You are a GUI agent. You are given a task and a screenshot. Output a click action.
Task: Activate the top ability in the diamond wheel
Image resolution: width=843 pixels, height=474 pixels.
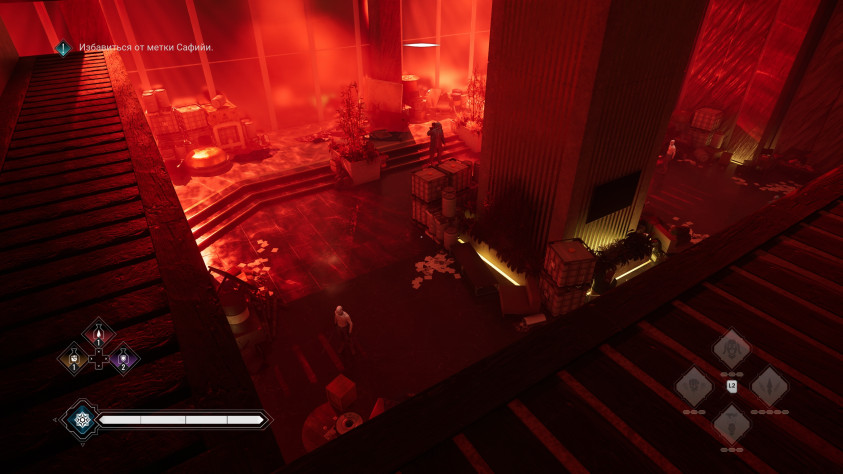[x=731, y=349]
